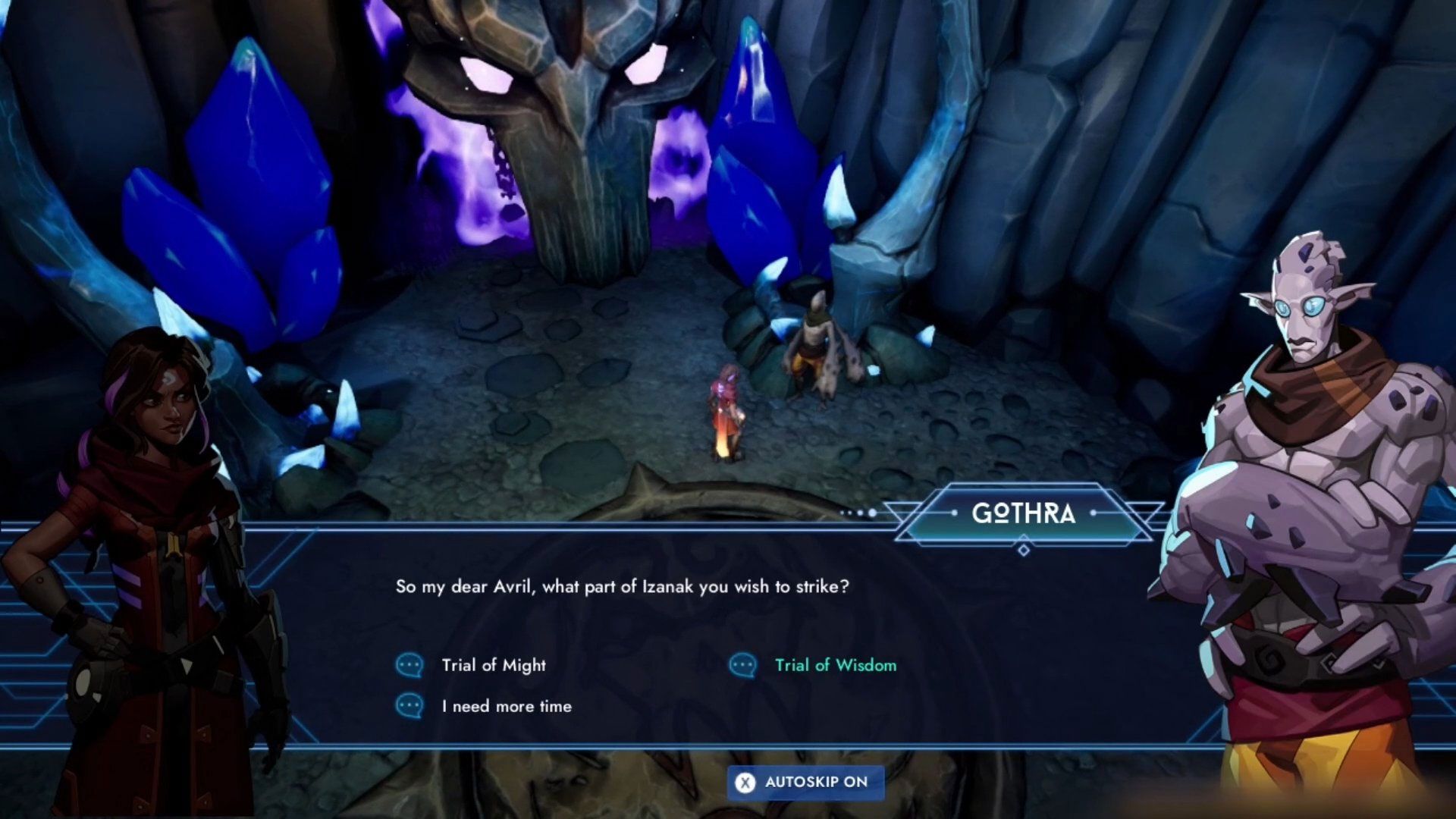The image size is (1456, 819).
Task: Toggle the Autoskip On button
Action: (x=805, y=782)
